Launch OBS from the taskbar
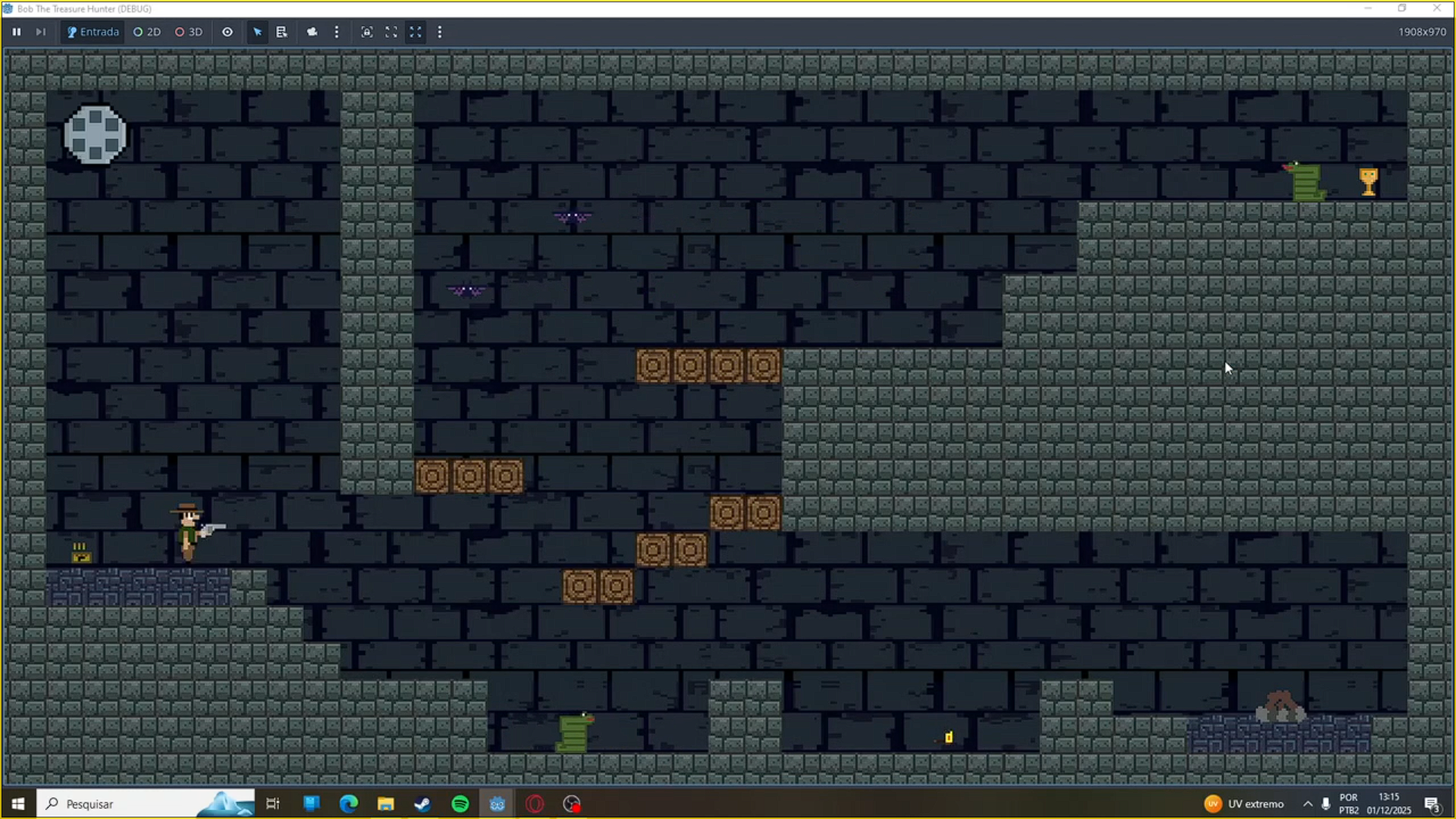 [572, 803]
